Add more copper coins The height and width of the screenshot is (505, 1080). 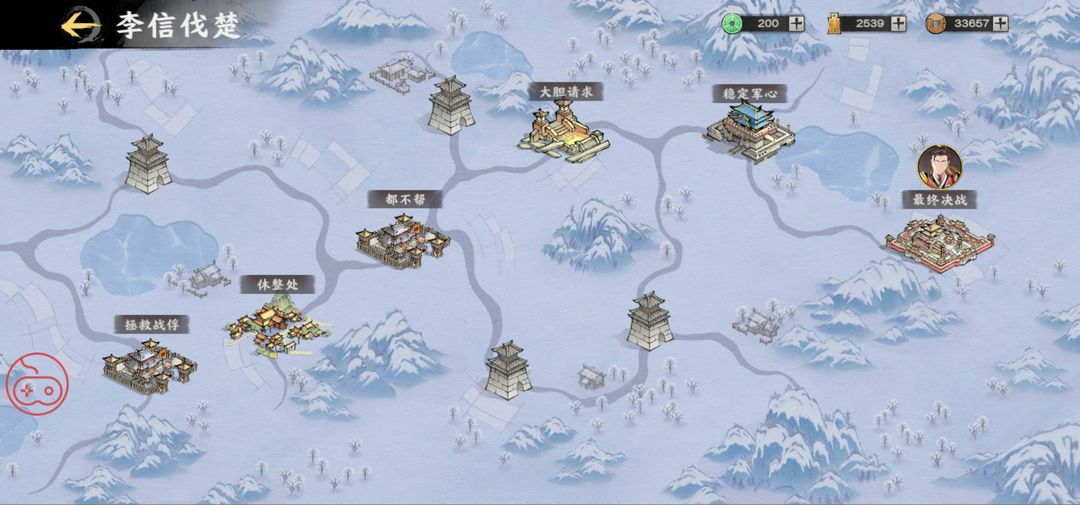pos(1000,23)
